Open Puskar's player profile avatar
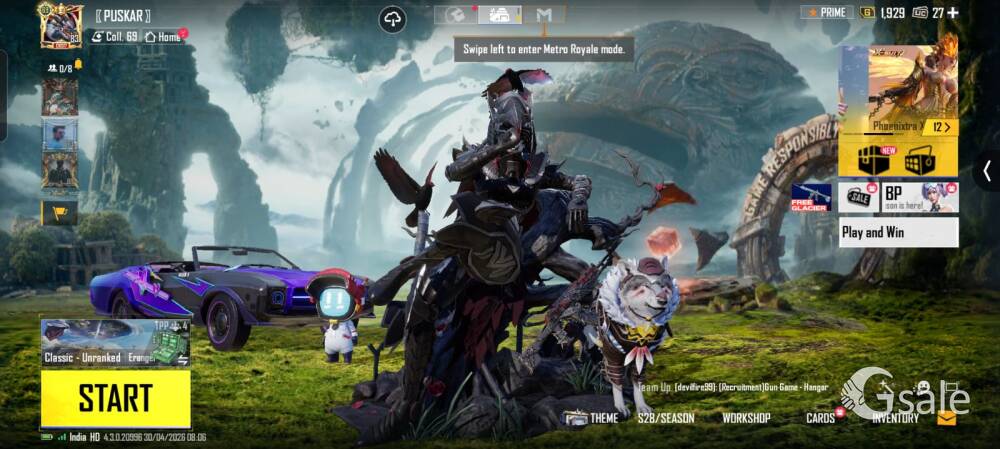Image resolution: width=1000 pixels, height=449 pixels. click(60, 24)
